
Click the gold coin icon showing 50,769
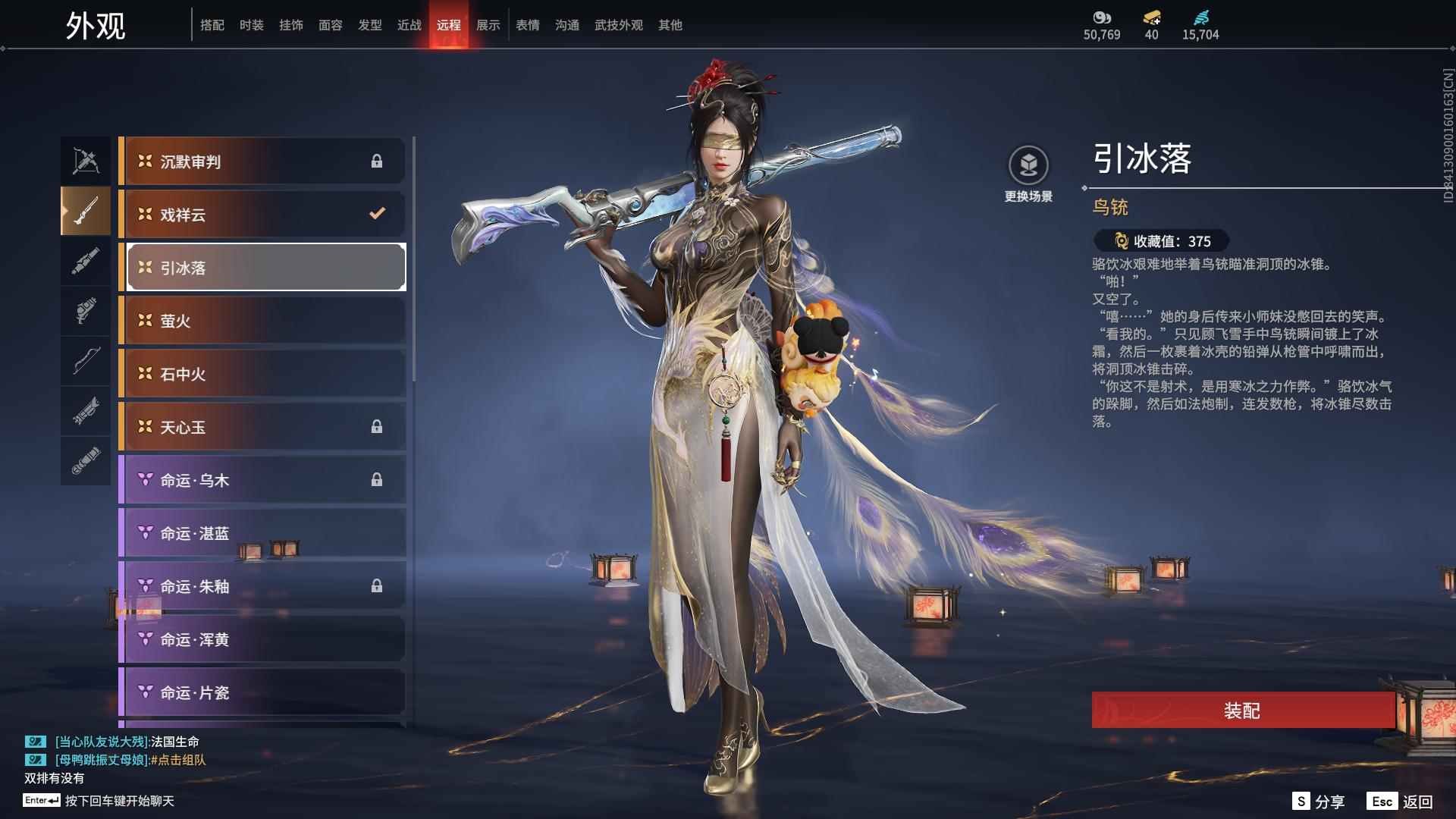pyautogui.click(x=1102, y=19)
